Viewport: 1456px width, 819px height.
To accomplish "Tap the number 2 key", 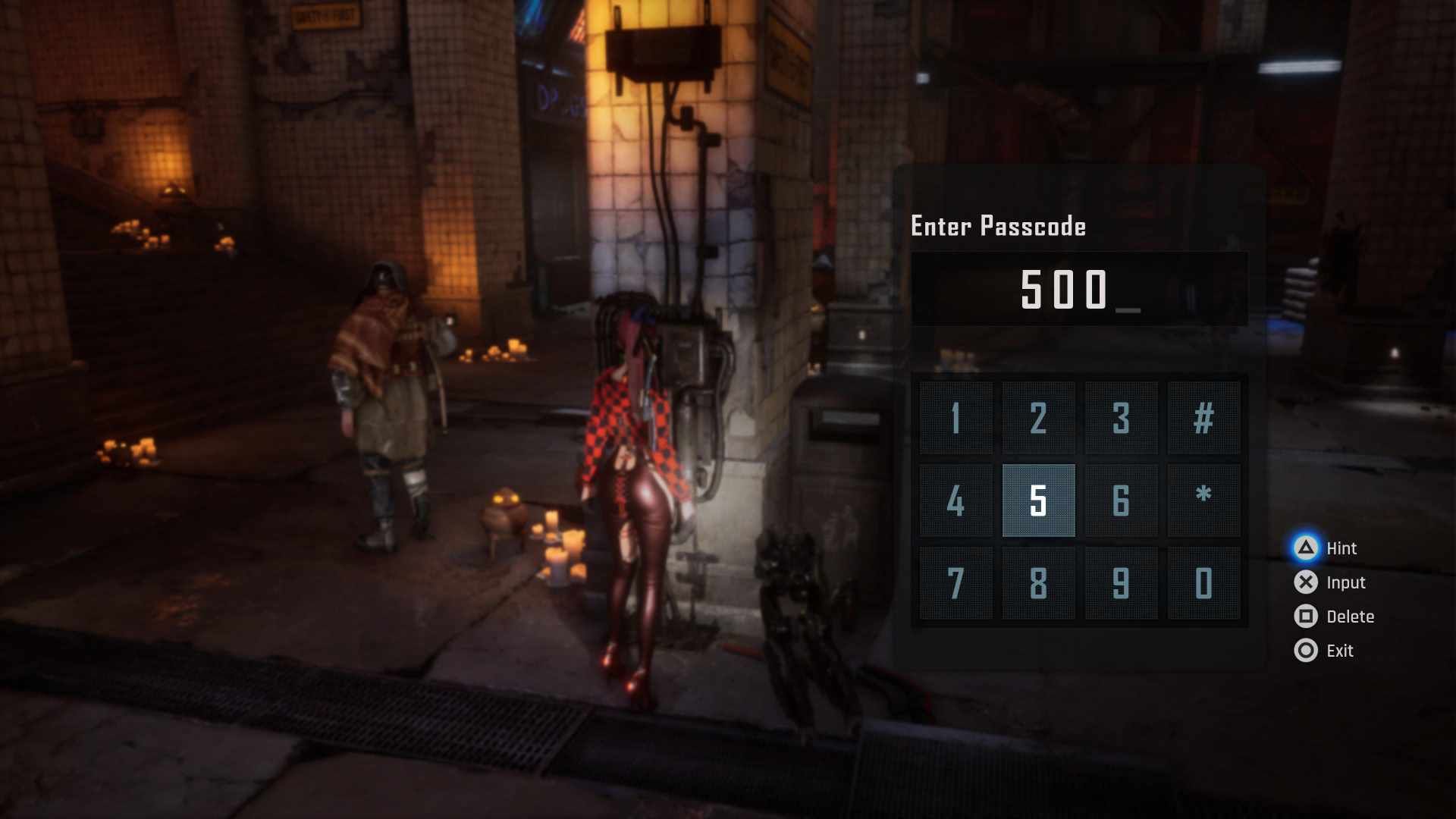I will point(1038,418).
